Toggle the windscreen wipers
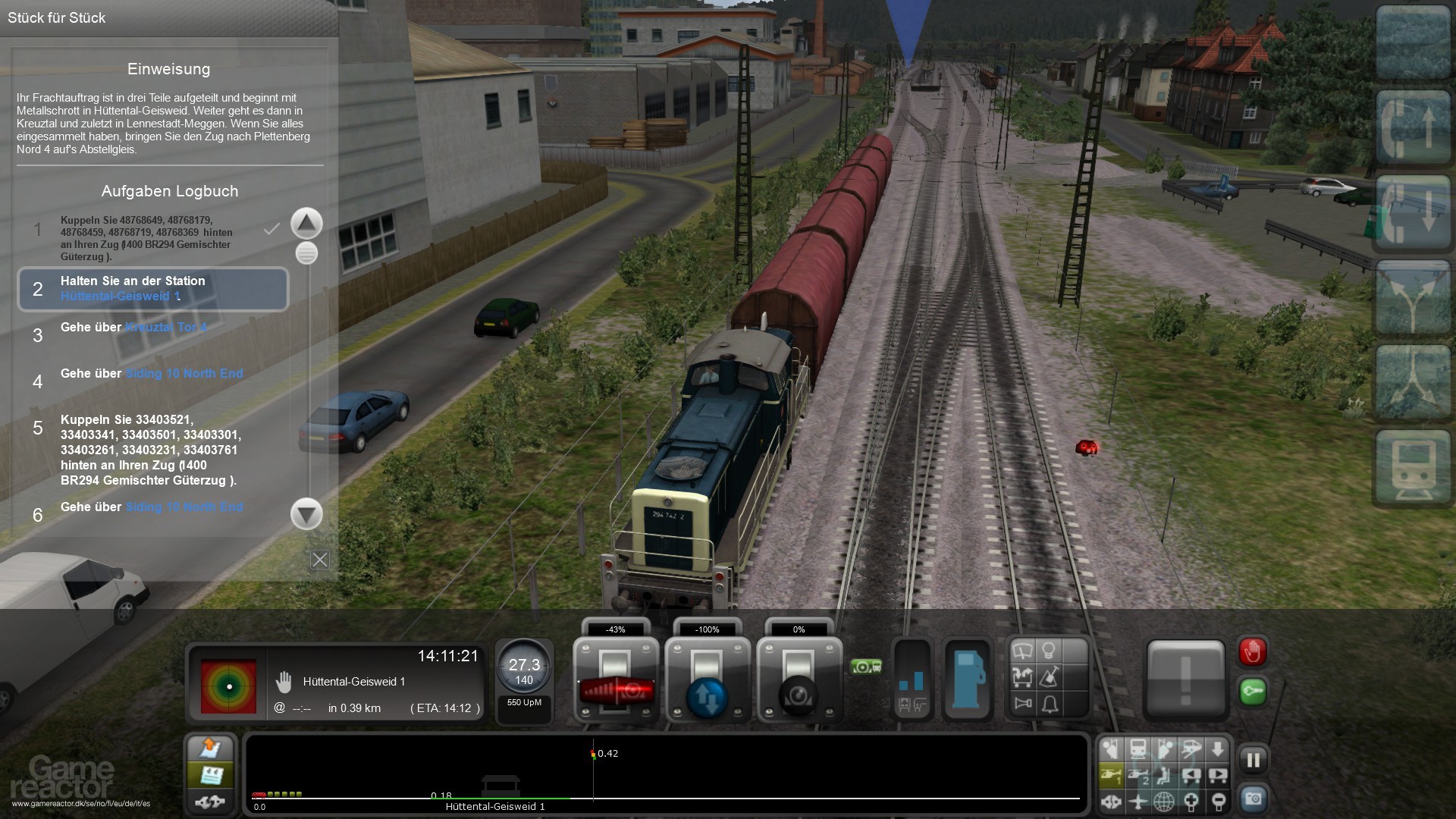The width and height of the screenshot is (1456, 819). coord(1023,650)
